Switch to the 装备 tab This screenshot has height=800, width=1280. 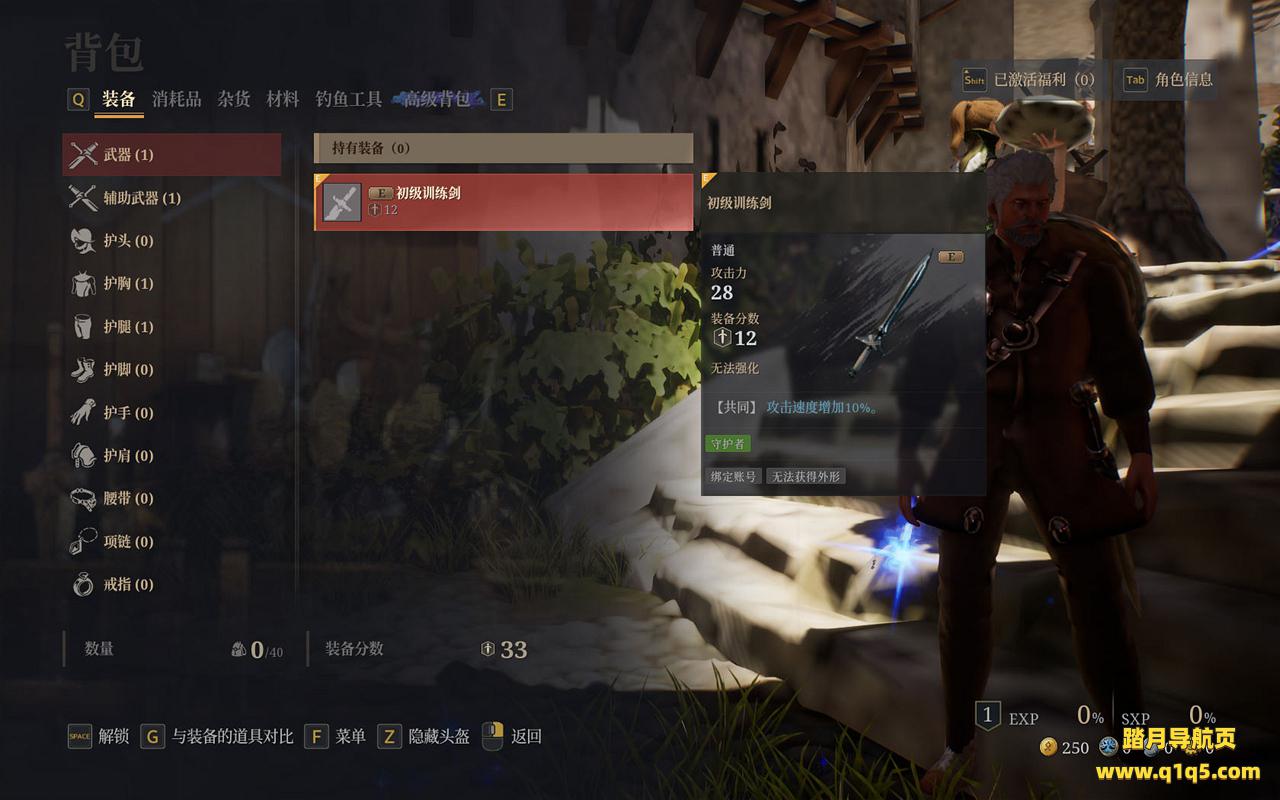pyautogui.click(x=119, y=99)
